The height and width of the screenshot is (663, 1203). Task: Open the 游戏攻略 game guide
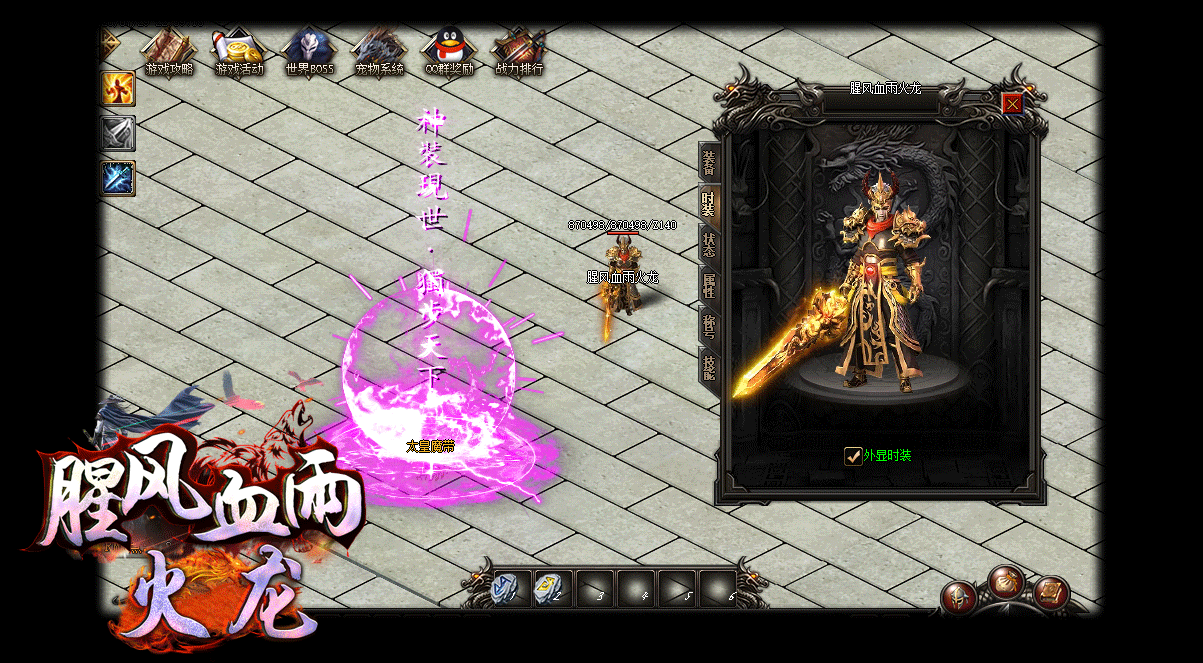click(x=169, y=50)
